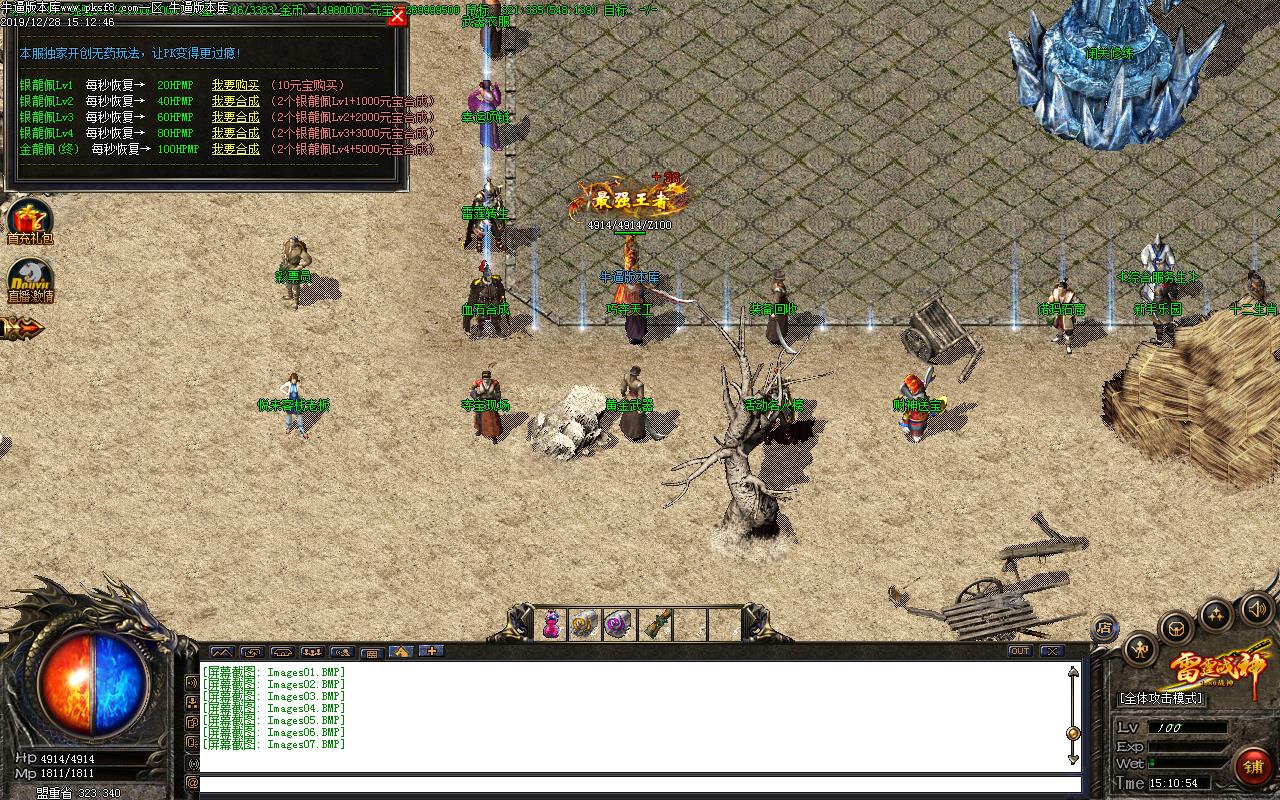Mute game sound via speaker icon
The image size is (1280, 800).
click(x=1255, y=608)
